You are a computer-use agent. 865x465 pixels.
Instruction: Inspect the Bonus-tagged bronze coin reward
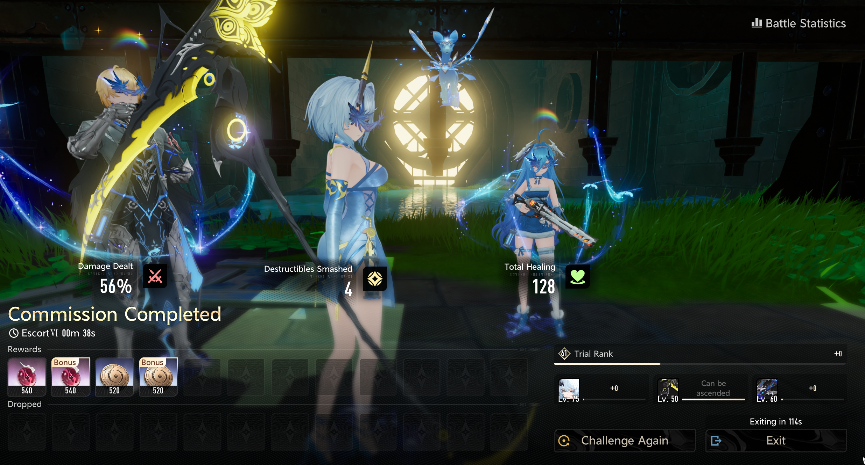[158, 376]
